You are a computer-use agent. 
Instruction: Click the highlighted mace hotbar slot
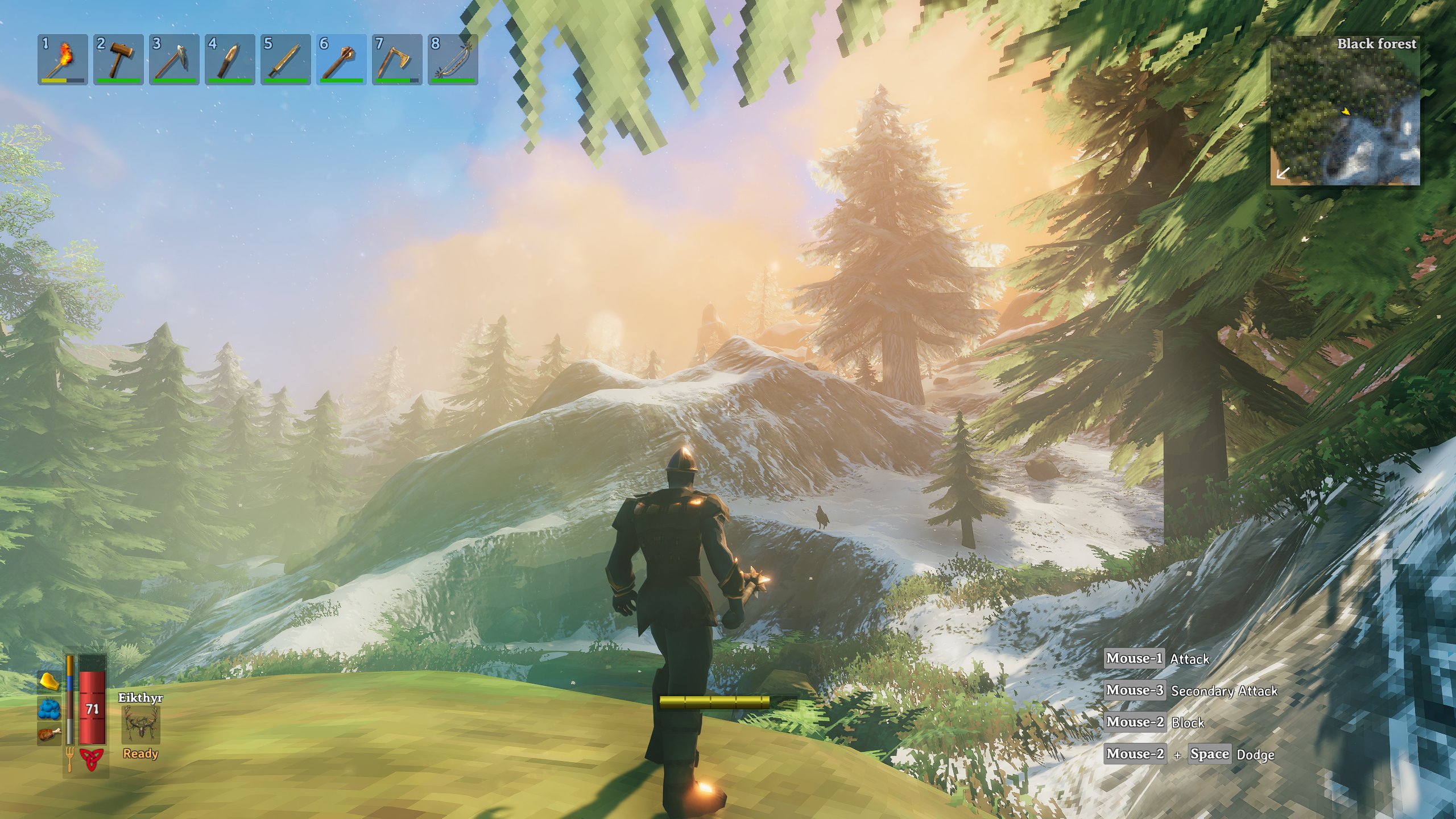click(x=341, y=59)
